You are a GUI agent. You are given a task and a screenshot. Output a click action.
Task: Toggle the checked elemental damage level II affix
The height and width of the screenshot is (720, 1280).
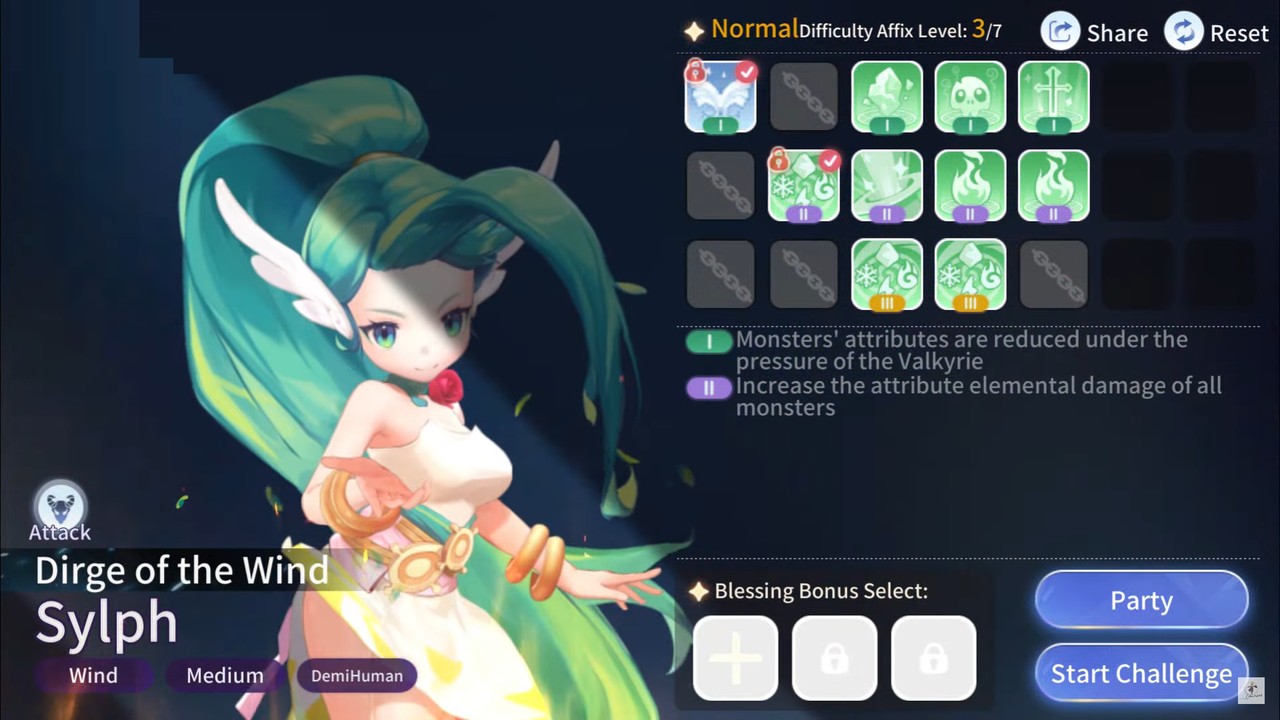click(804, 185)
